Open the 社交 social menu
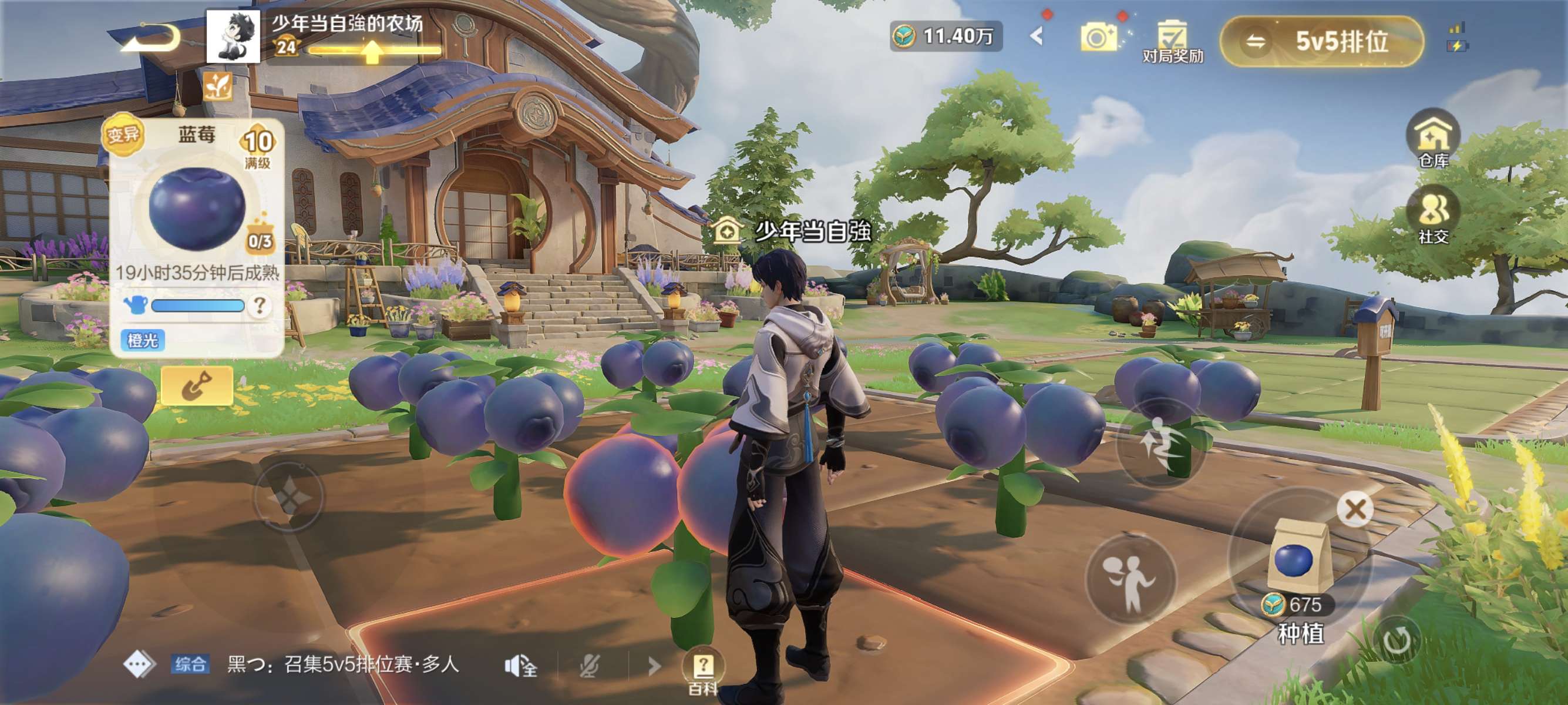Viewport: 1568px width, 705px height. [1433, 214]
